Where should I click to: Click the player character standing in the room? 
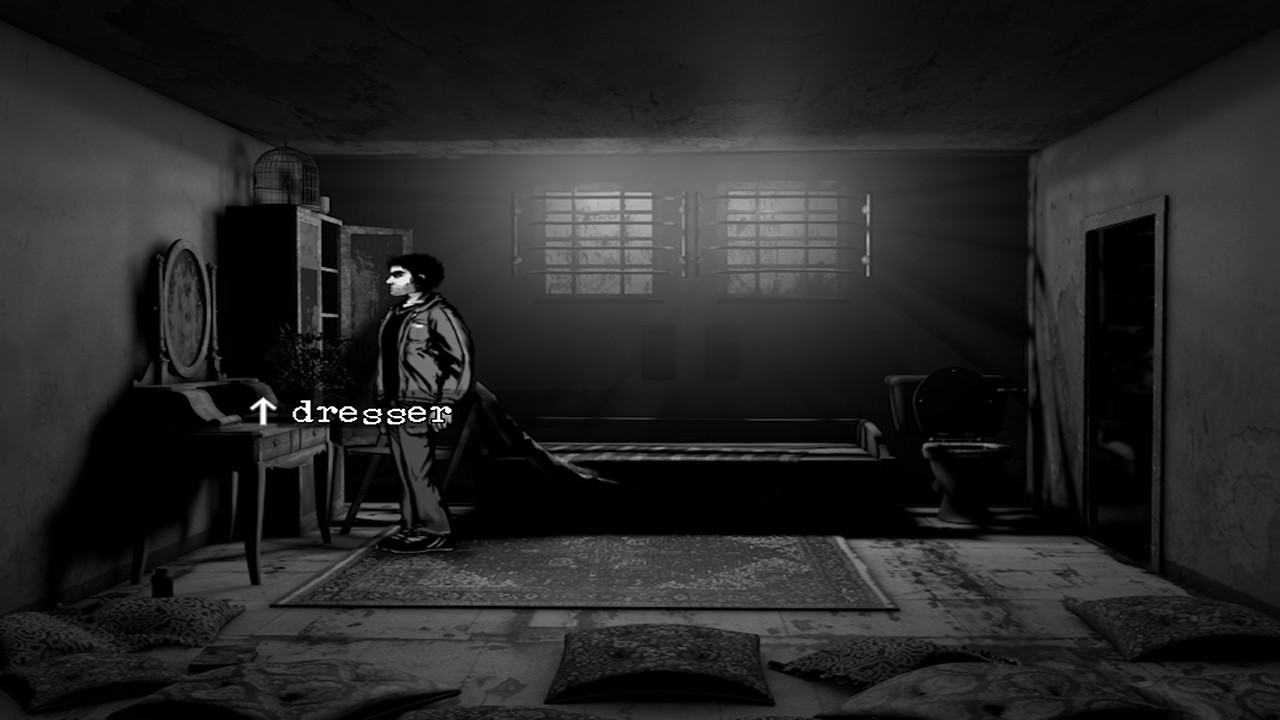pyautogui.click(x=420, y=400)
